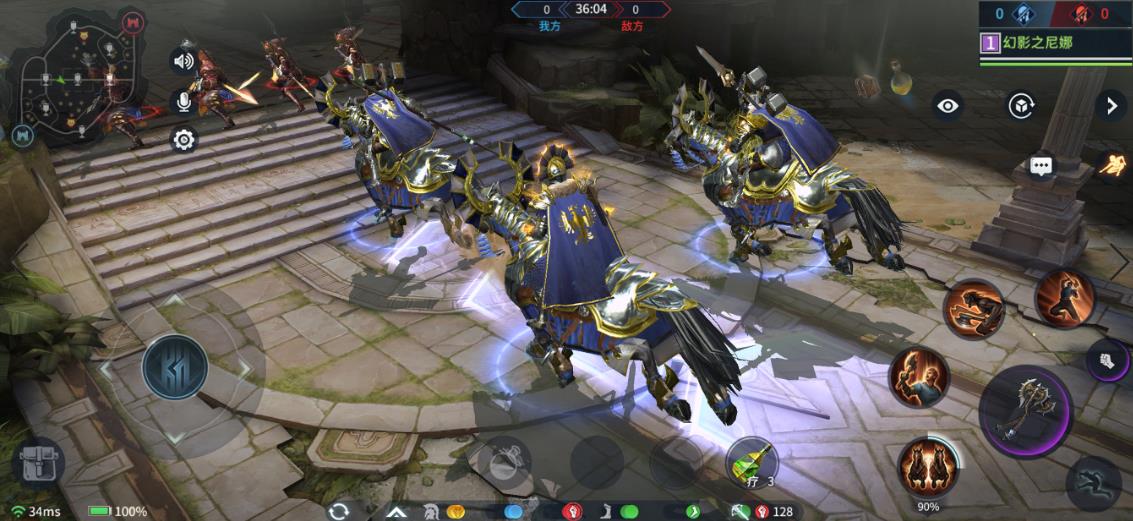Expand the right arrow panel

click(1110, 105)
